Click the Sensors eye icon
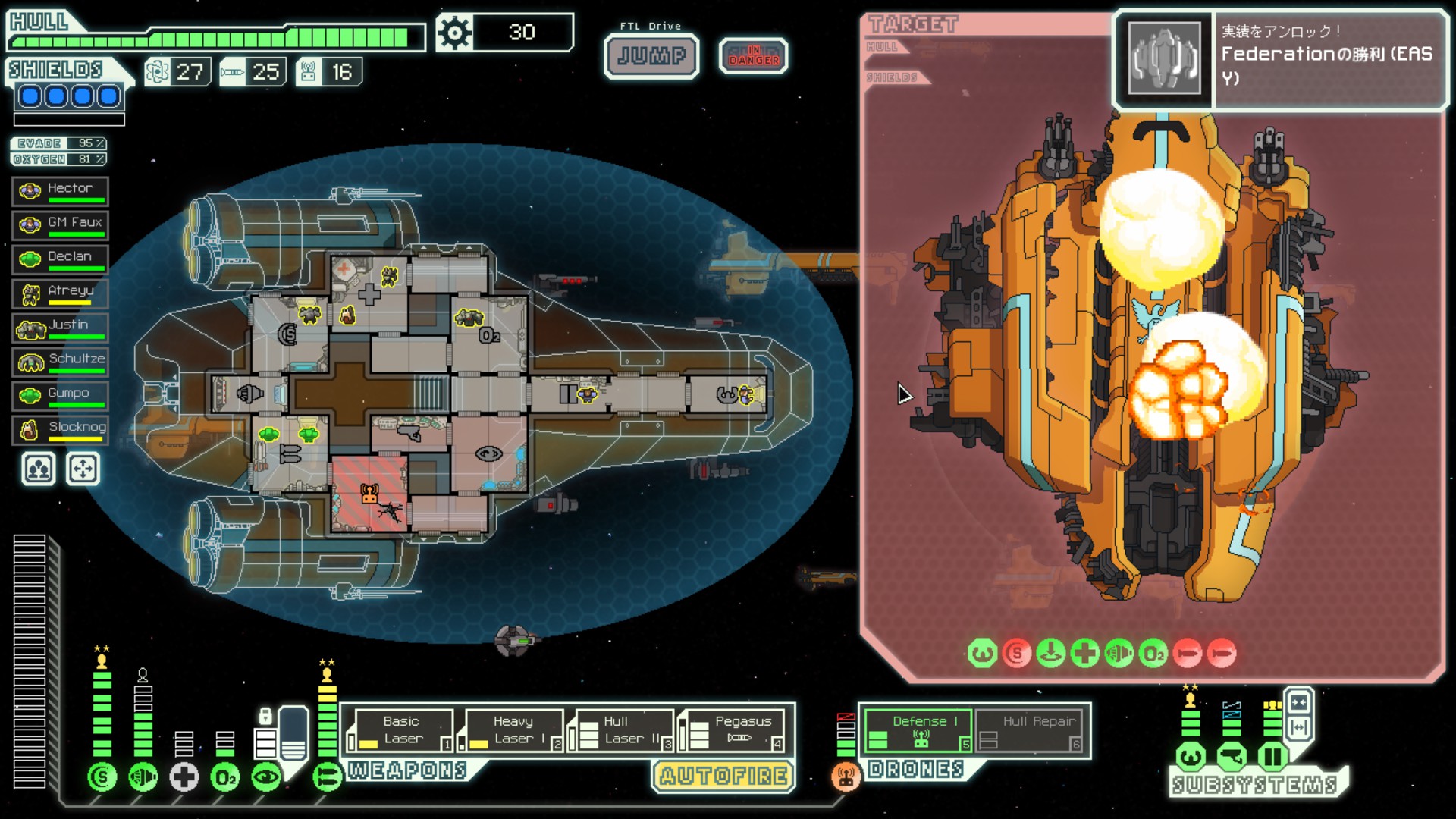 pyautogui.click(x=265, y=777)
